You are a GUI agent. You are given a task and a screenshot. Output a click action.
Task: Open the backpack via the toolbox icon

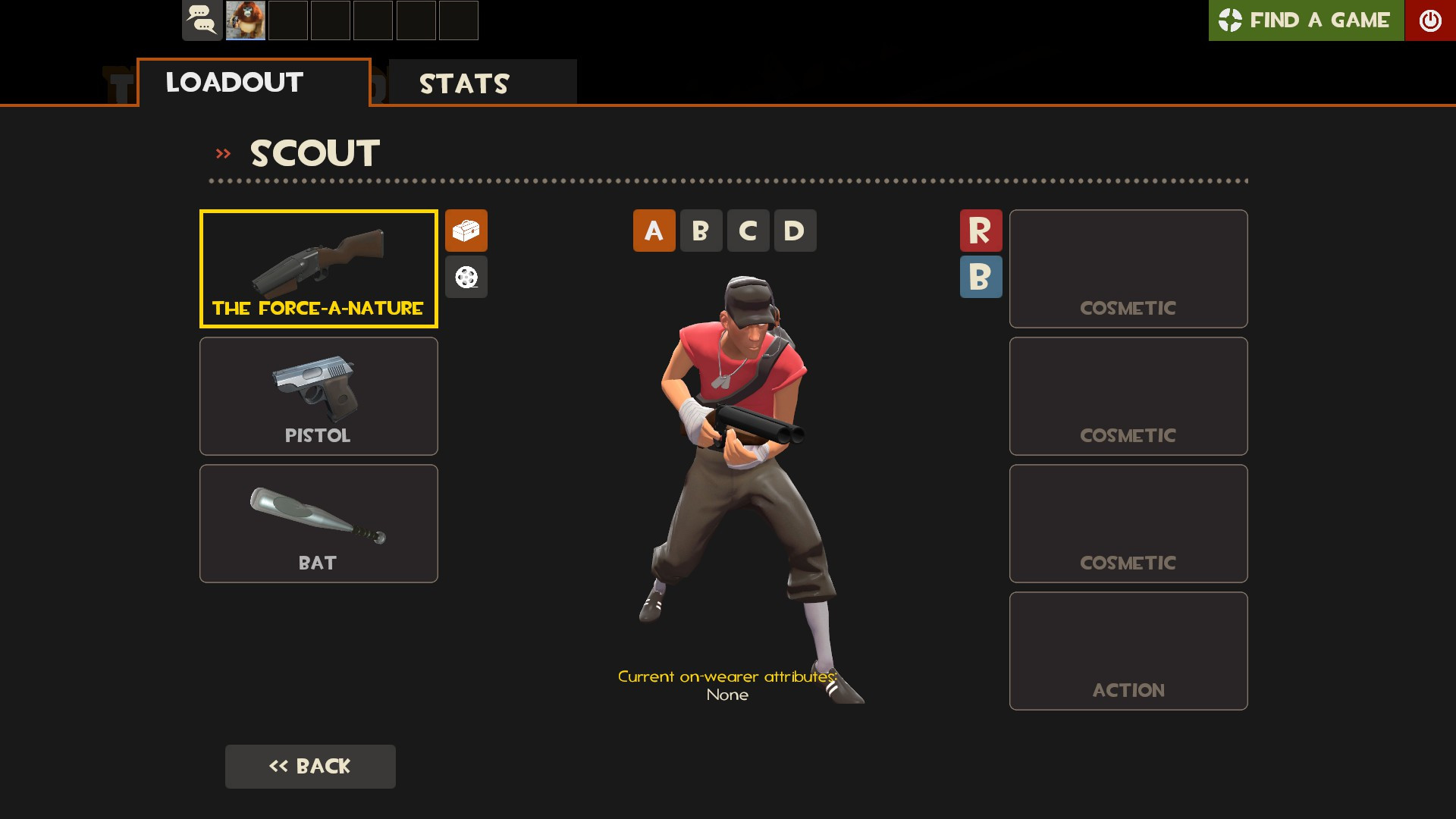pos(466,231)
